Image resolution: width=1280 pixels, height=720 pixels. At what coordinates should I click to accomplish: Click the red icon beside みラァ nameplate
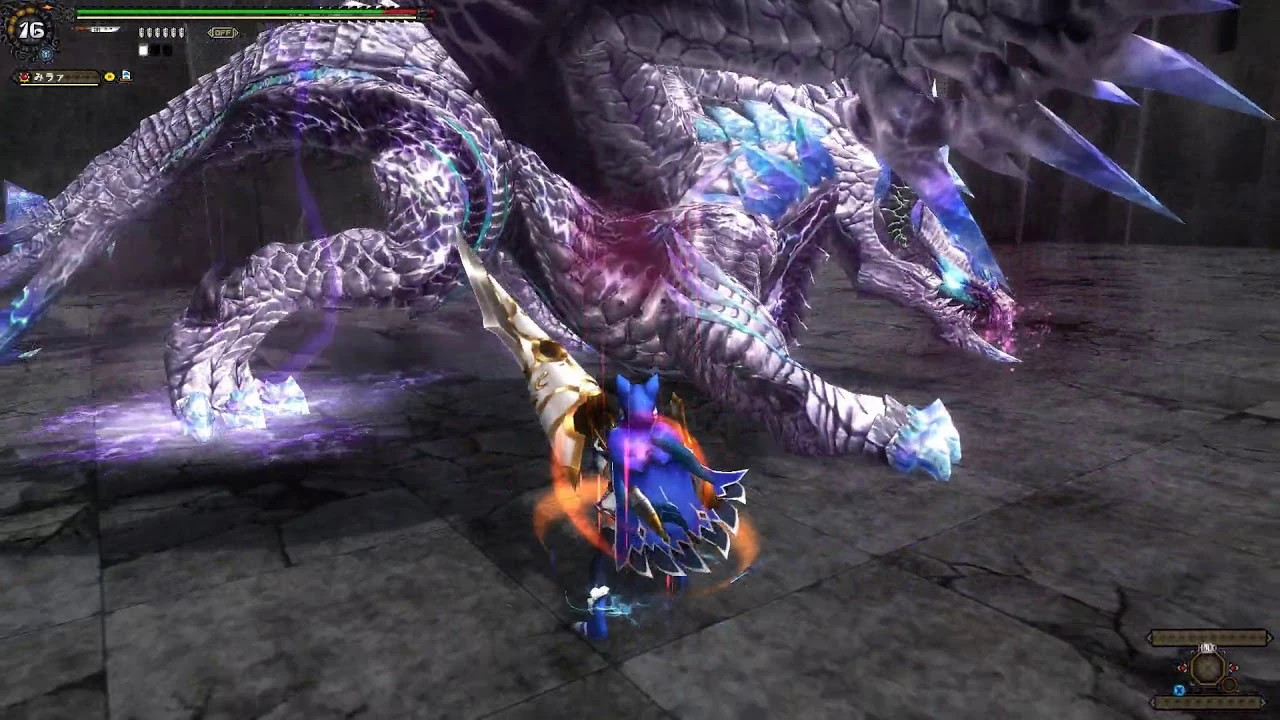coord(23,77)
